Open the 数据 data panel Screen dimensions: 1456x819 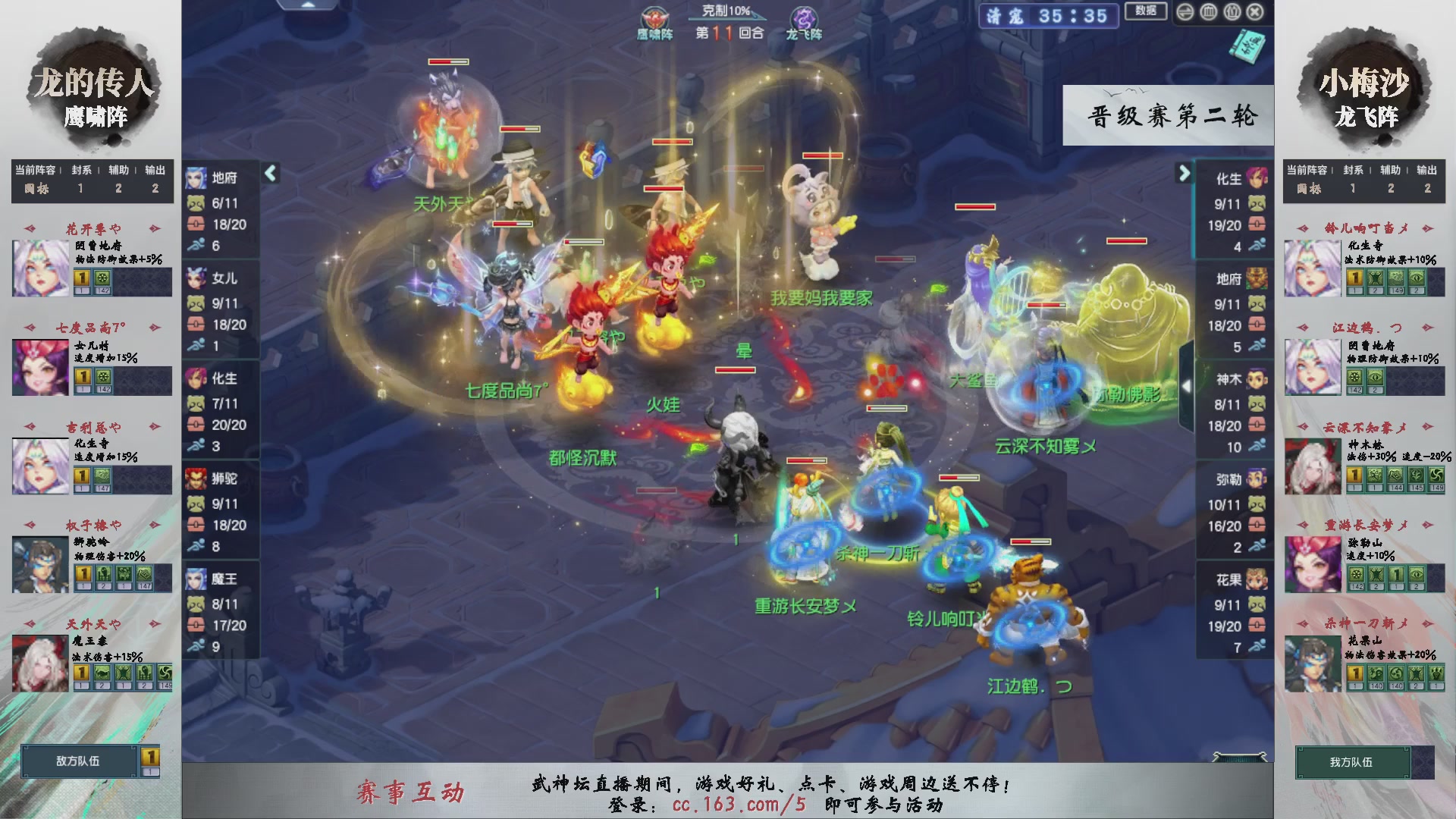1146,11
